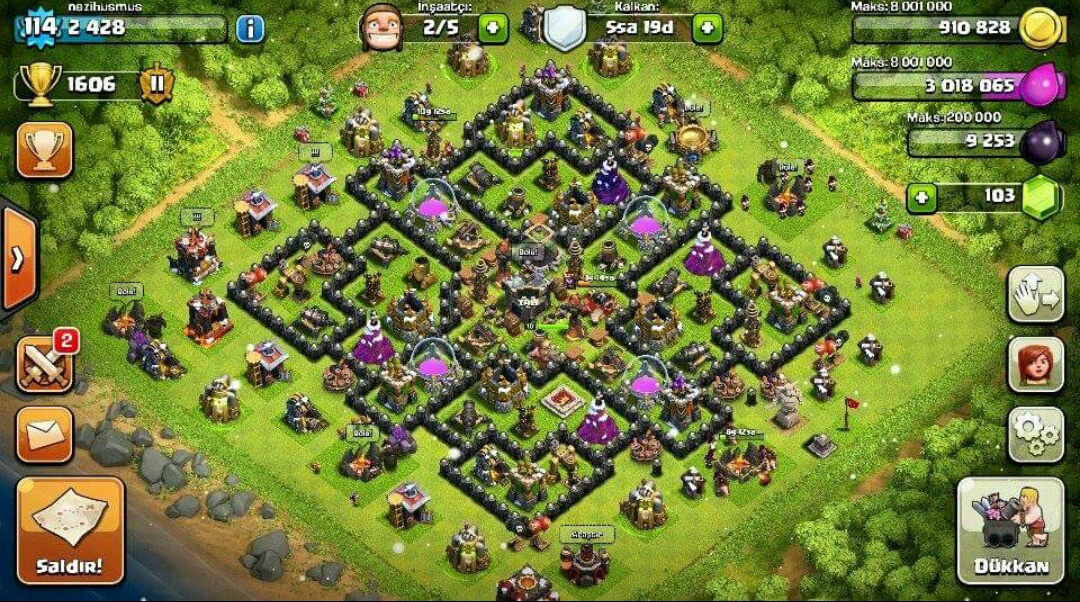Start an attack with Saldır! button
The width and height of the screenshot is (1080, 602).
click(69, 531)
